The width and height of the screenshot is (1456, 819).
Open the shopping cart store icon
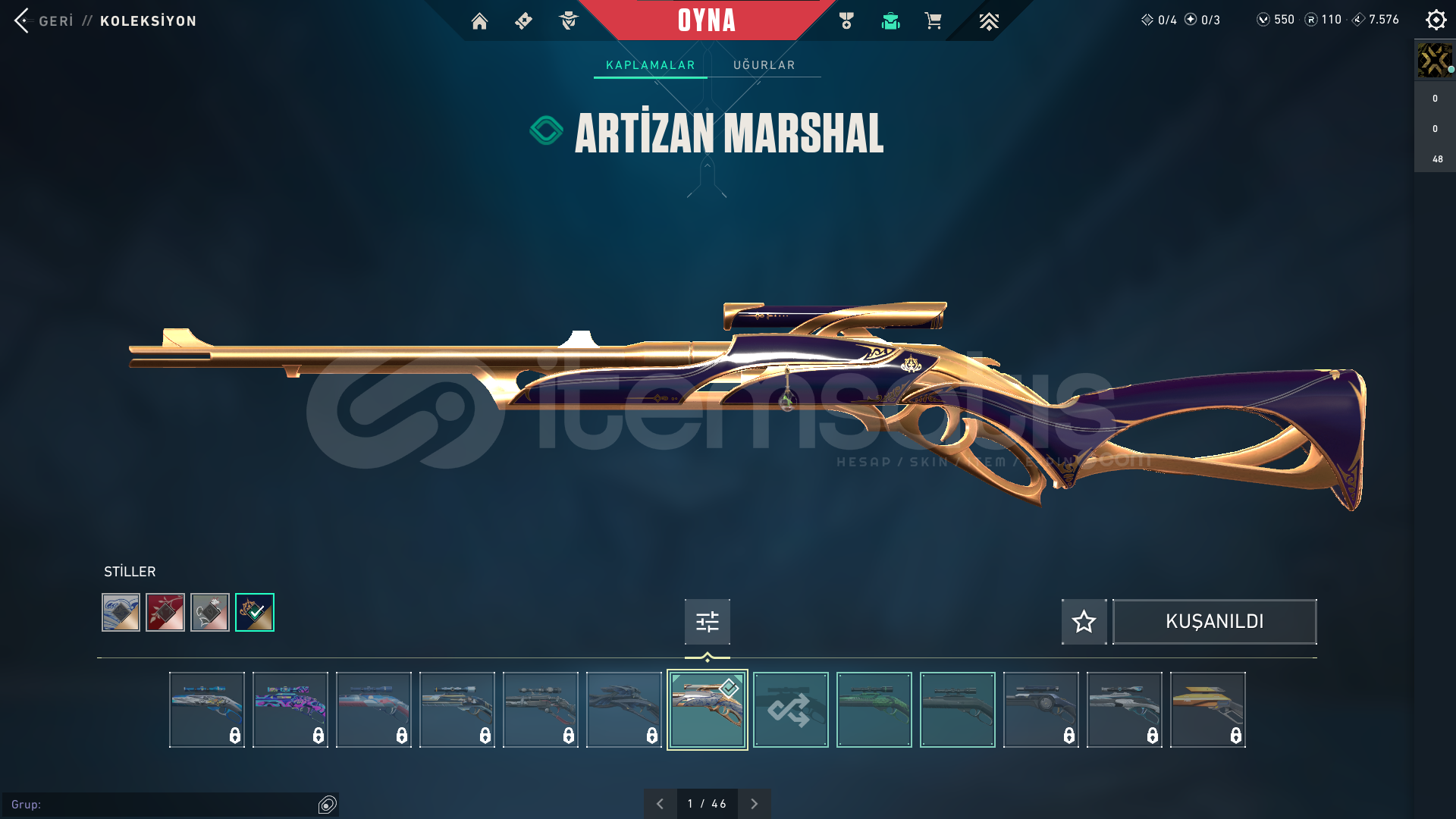pos(933,21)
